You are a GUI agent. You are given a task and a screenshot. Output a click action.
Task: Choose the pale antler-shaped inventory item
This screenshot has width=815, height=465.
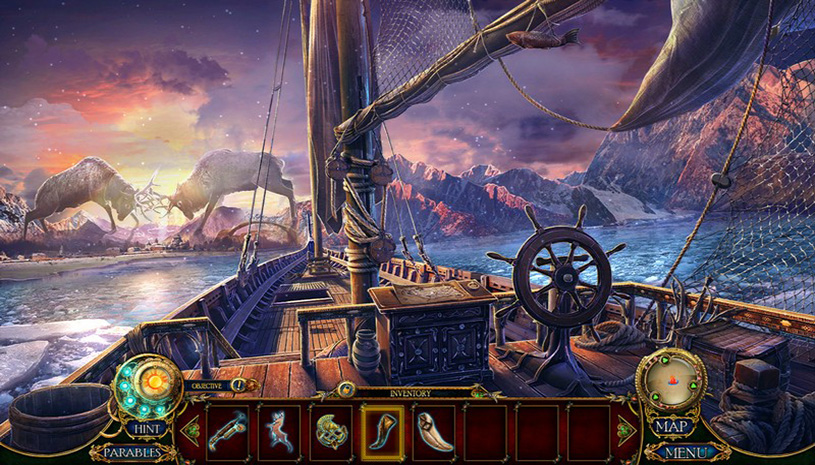pos(279,431)
